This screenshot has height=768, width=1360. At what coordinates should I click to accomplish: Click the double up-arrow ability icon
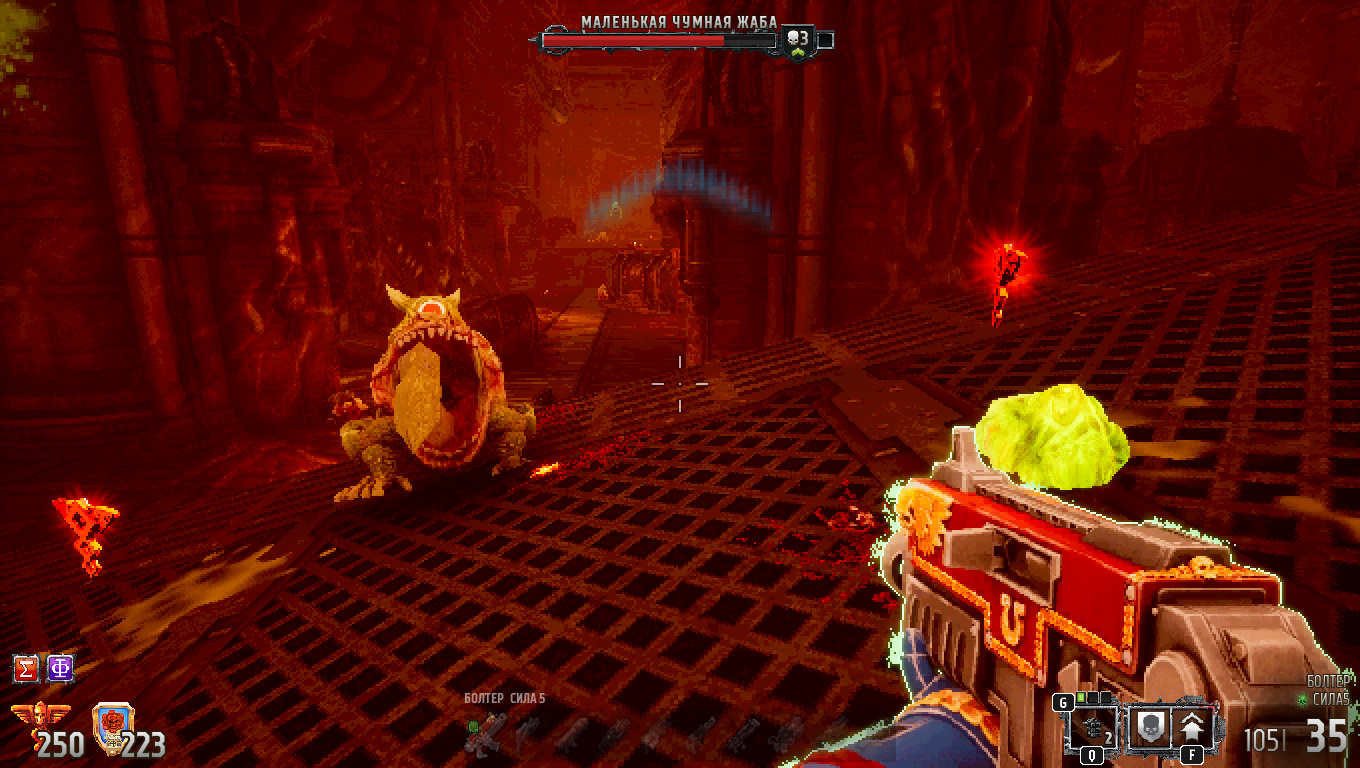1195,727
